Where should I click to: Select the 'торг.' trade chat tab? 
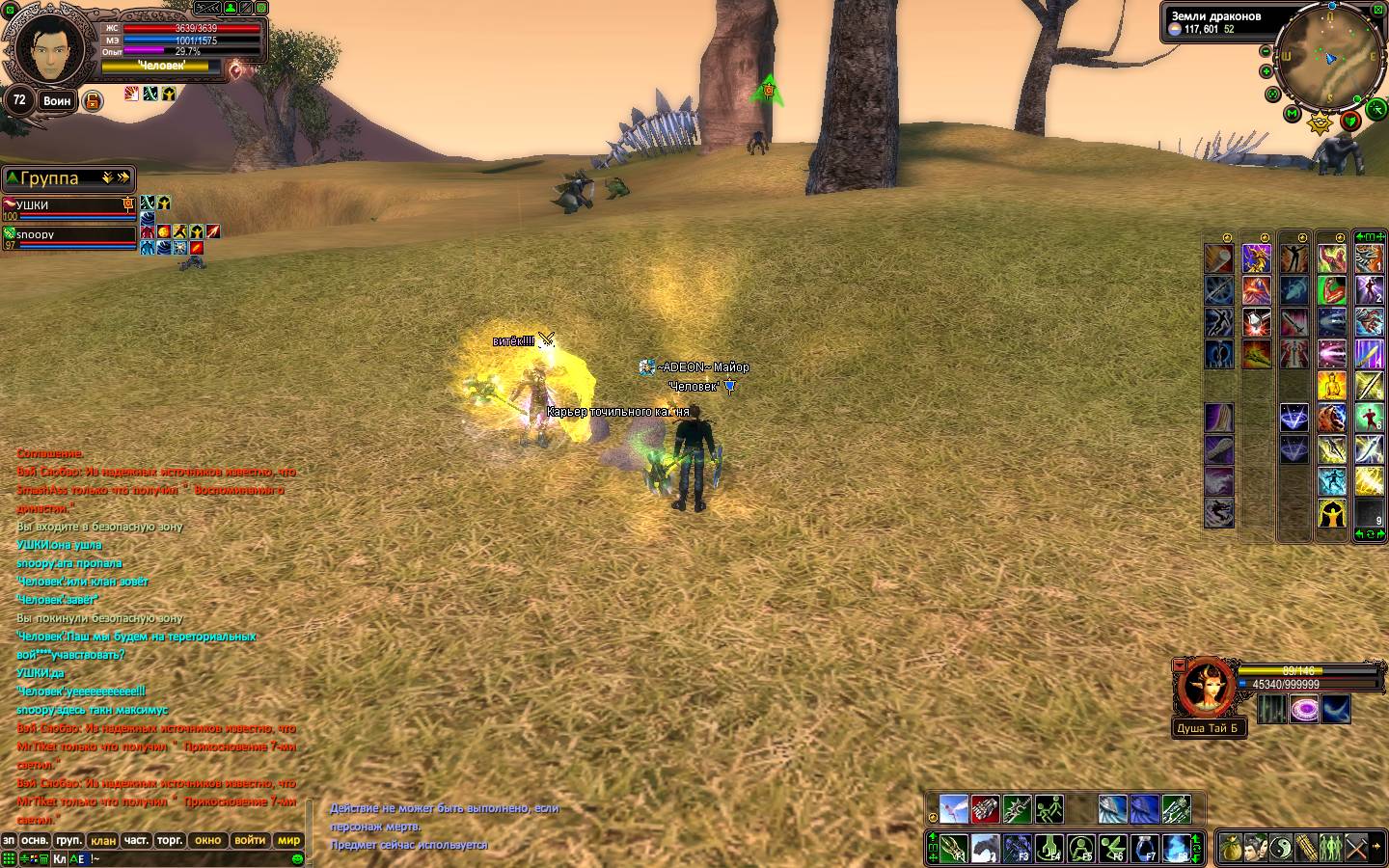[170, 840]
